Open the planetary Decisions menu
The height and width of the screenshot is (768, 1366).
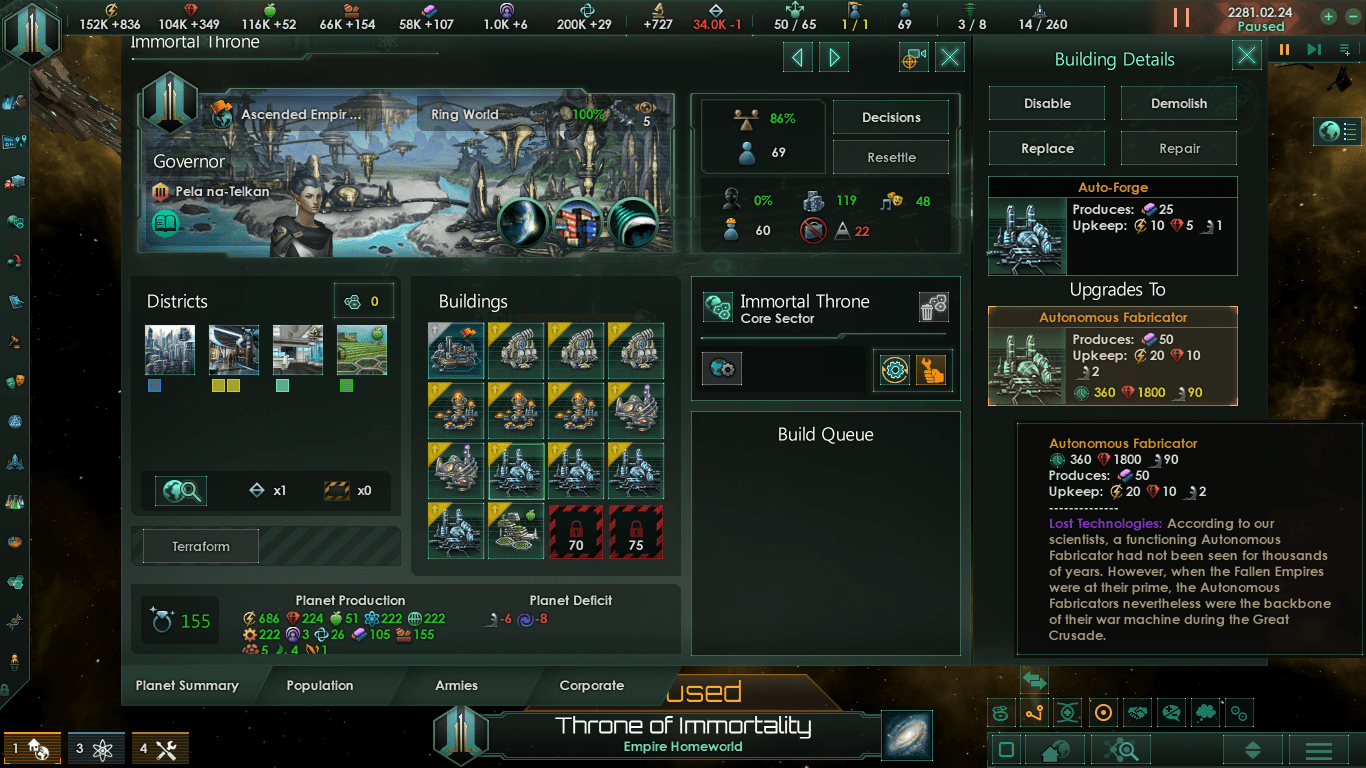(x=890, y=117)
